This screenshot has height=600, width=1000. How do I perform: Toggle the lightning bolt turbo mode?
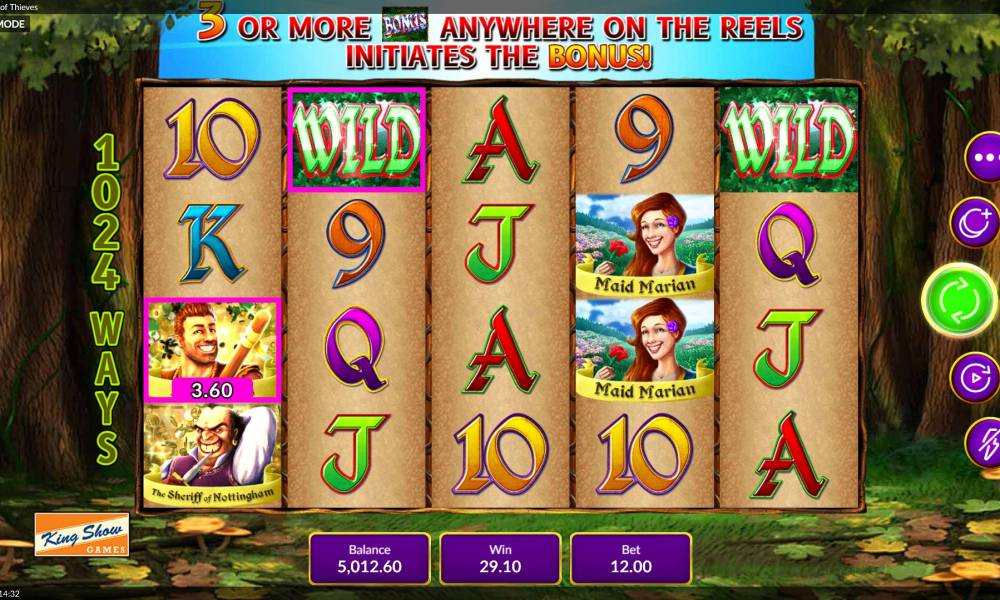983,441
